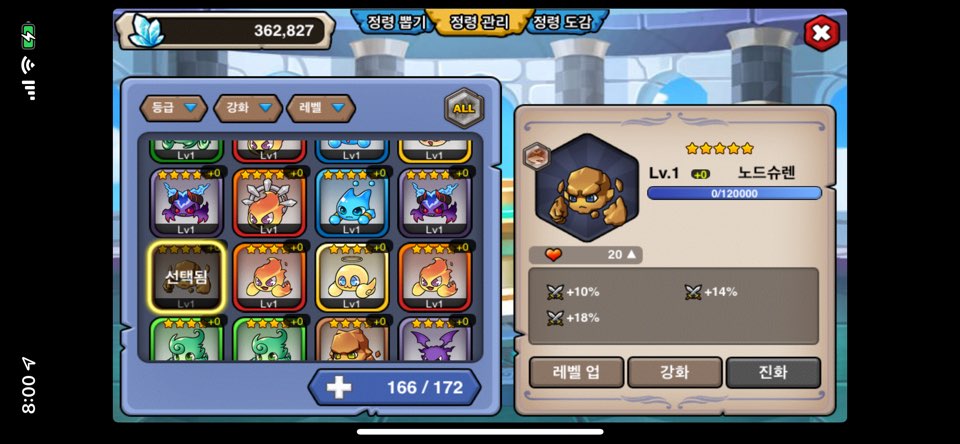The width and height of the screenshot is (960, 444).
Task: Select the 진화 evolve button
Action: pyautogui.click(x=773, y=372)
